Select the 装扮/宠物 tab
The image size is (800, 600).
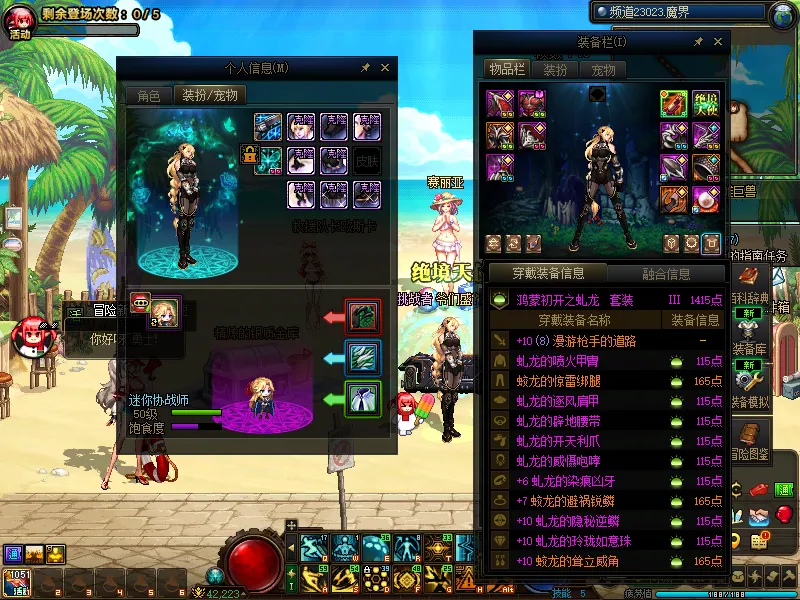tap(208, 96)
